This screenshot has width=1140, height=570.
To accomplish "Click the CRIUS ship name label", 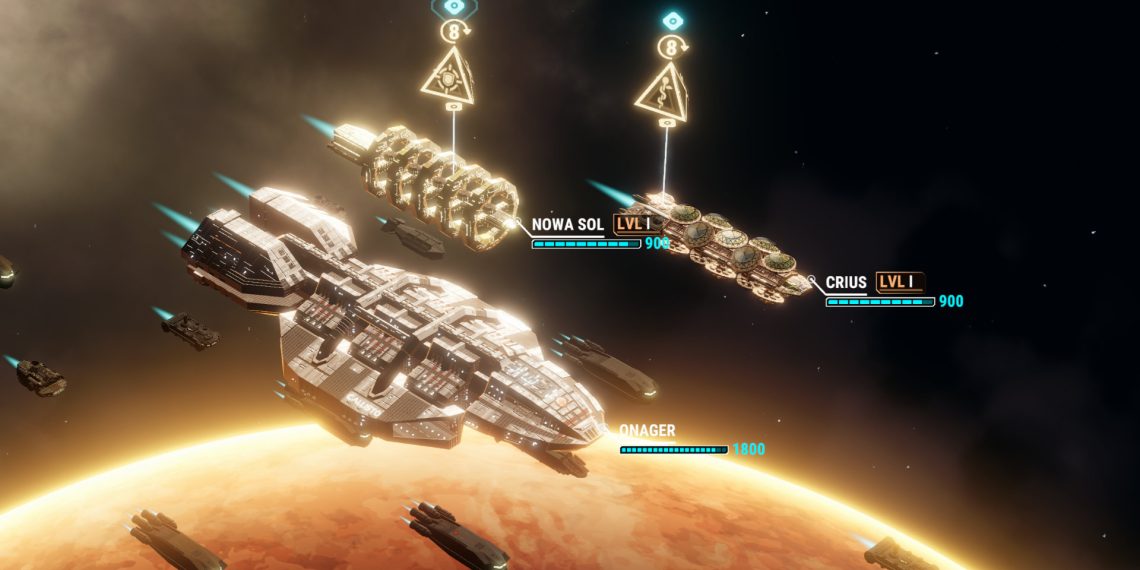I will (x=846, y=283).
